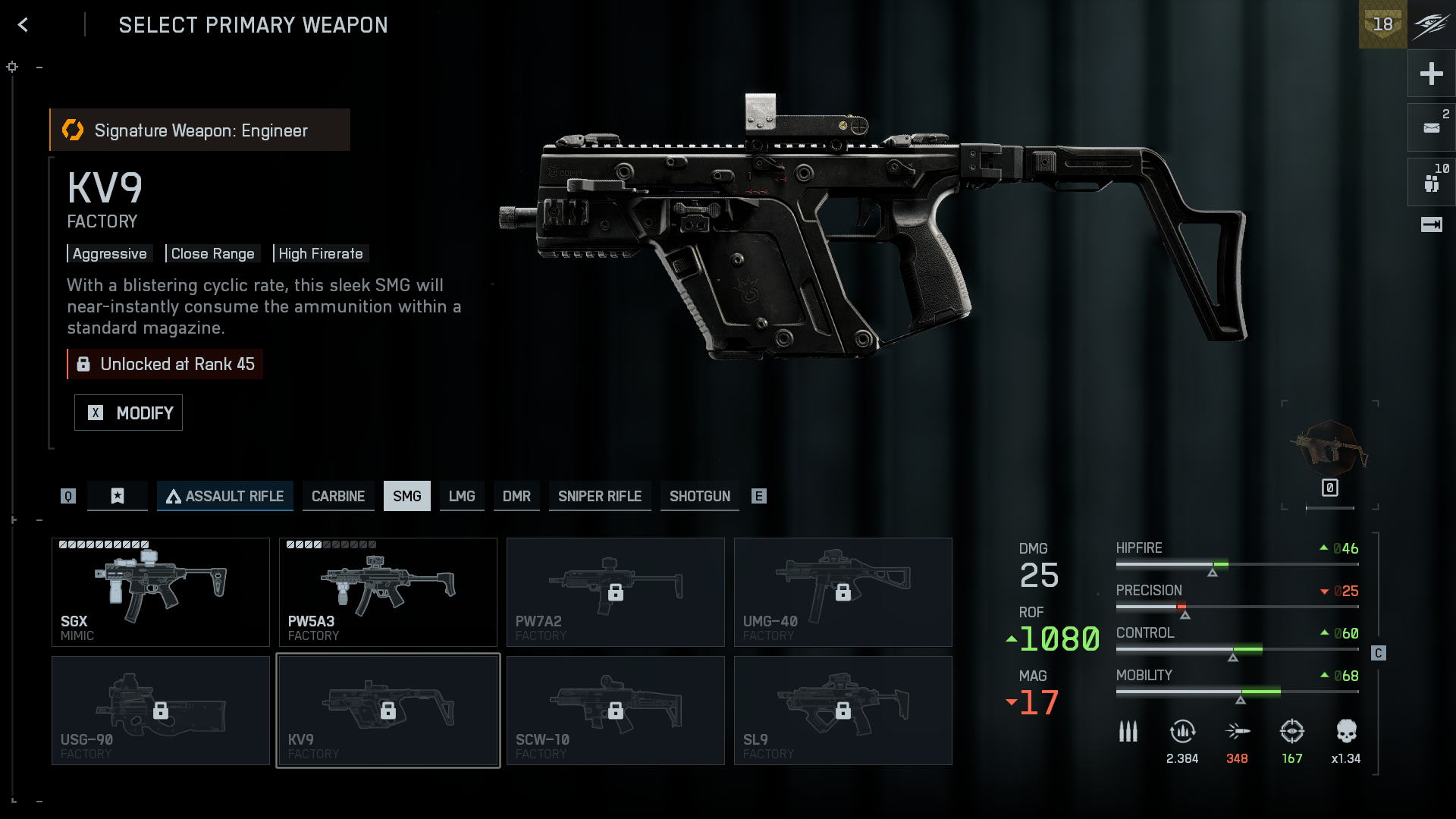1456x819 pixels.
Task: Select the locked PW7A2 tile
Action: [x=616, y=592]
